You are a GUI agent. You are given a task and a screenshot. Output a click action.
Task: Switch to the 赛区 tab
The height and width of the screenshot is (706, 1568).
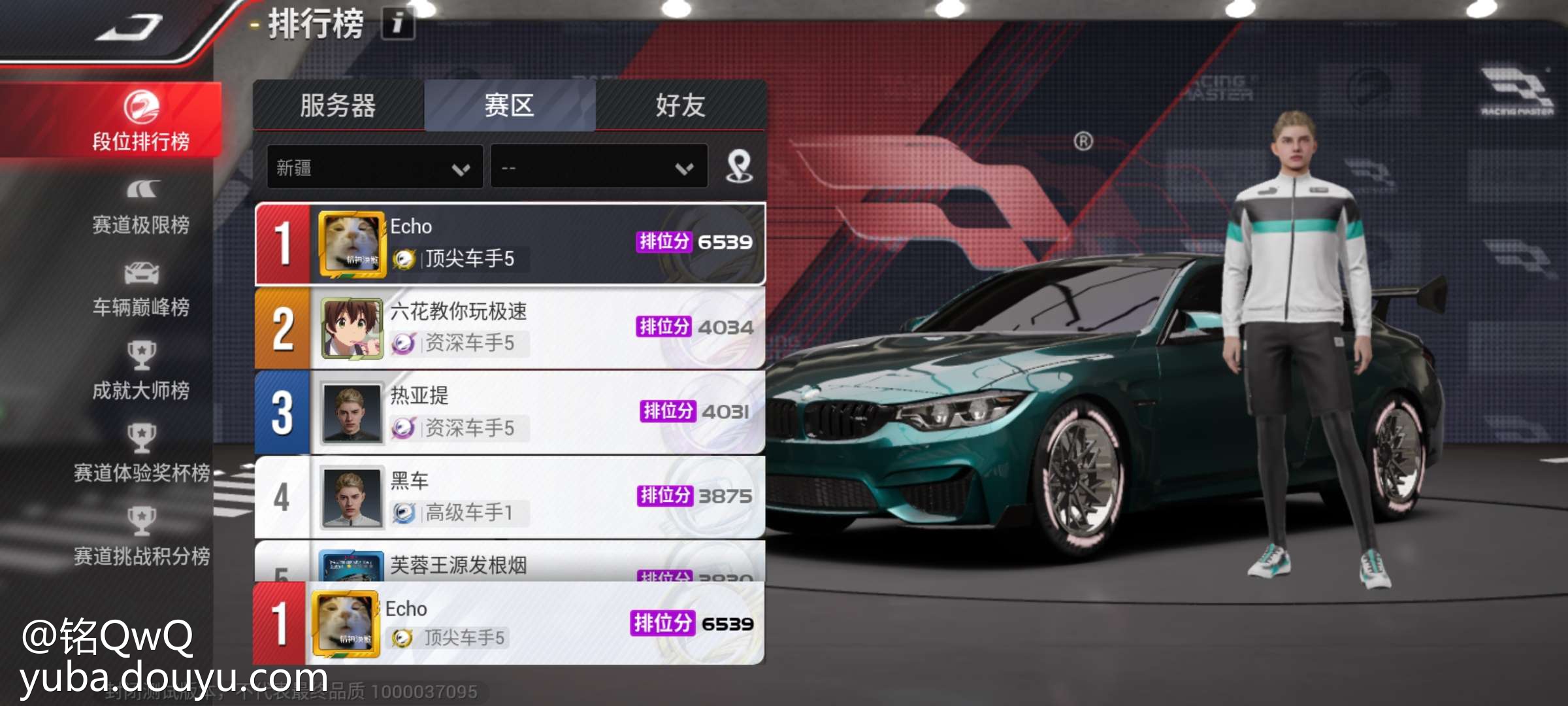point(510,105)
